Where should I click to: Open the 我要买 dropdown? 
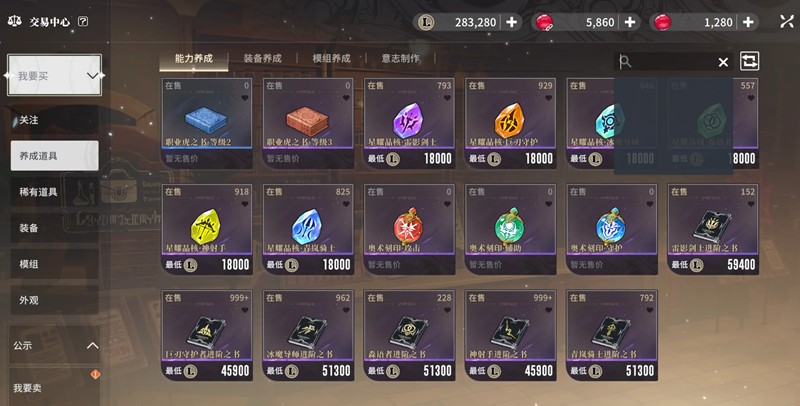[x=55, y=75]
